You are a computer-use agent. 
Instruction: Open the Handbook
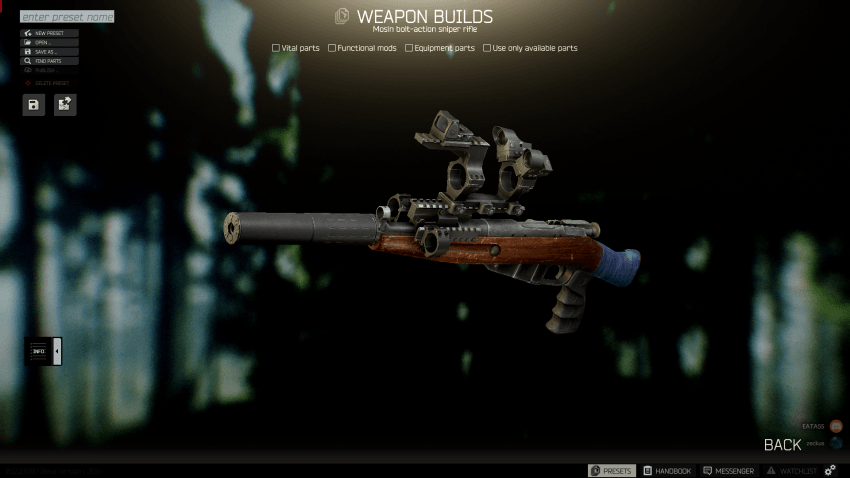tap(667, 470)
